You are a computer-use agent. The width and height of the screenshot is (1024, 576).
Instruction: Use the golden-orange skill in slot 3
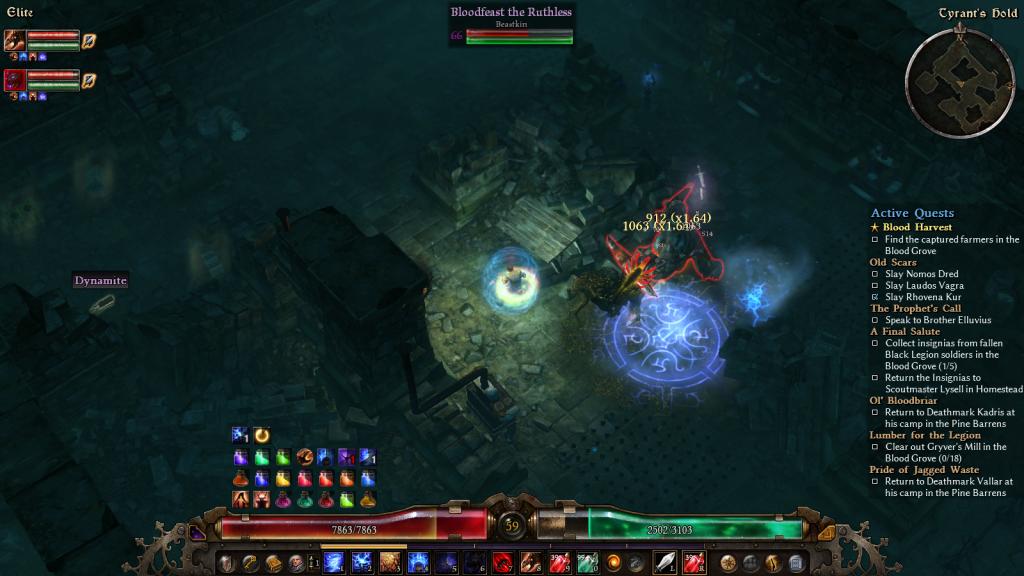(390, 562)
